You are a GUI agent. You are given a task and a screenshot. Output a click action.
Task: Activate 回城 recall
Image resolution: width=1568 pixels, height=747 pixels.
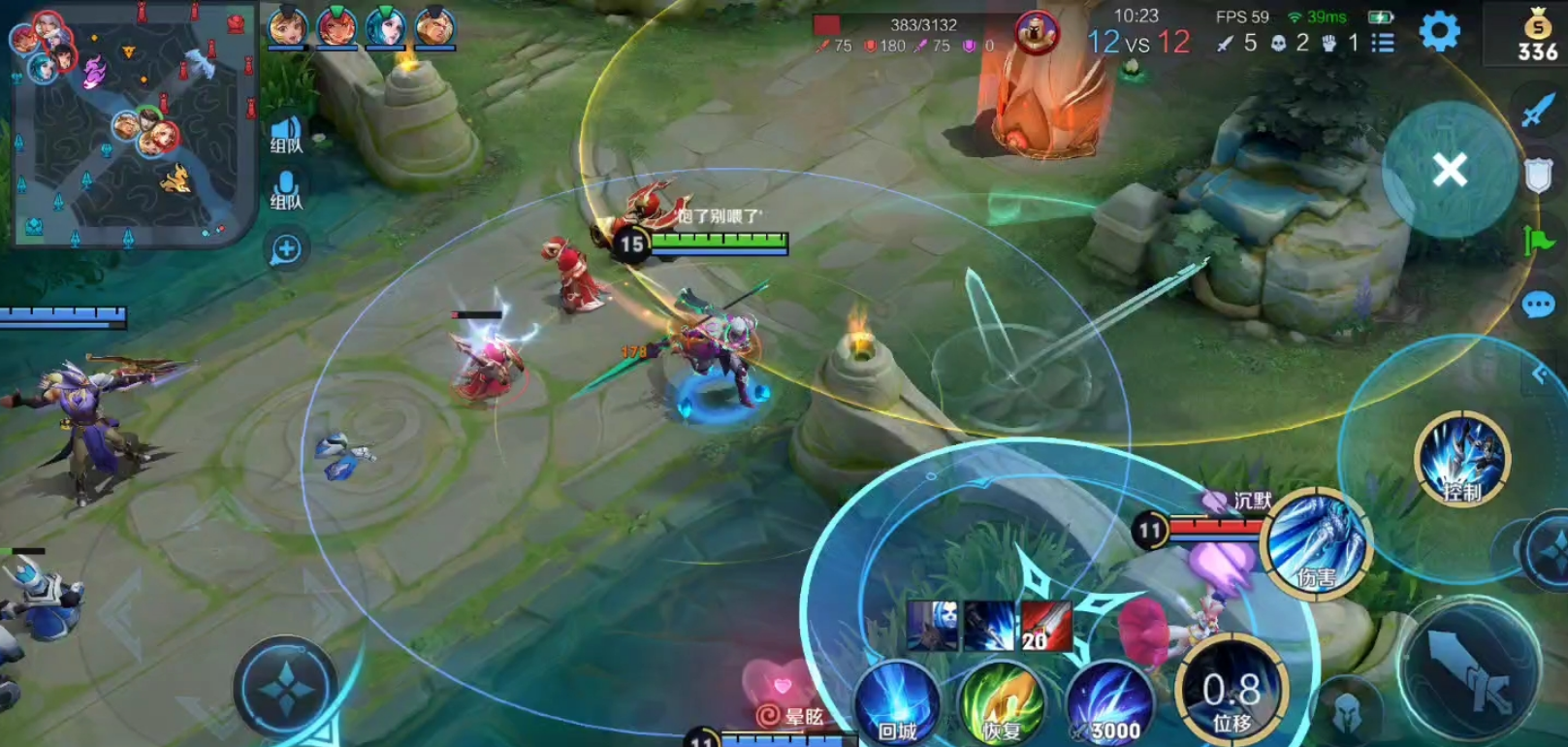(897, 705)
